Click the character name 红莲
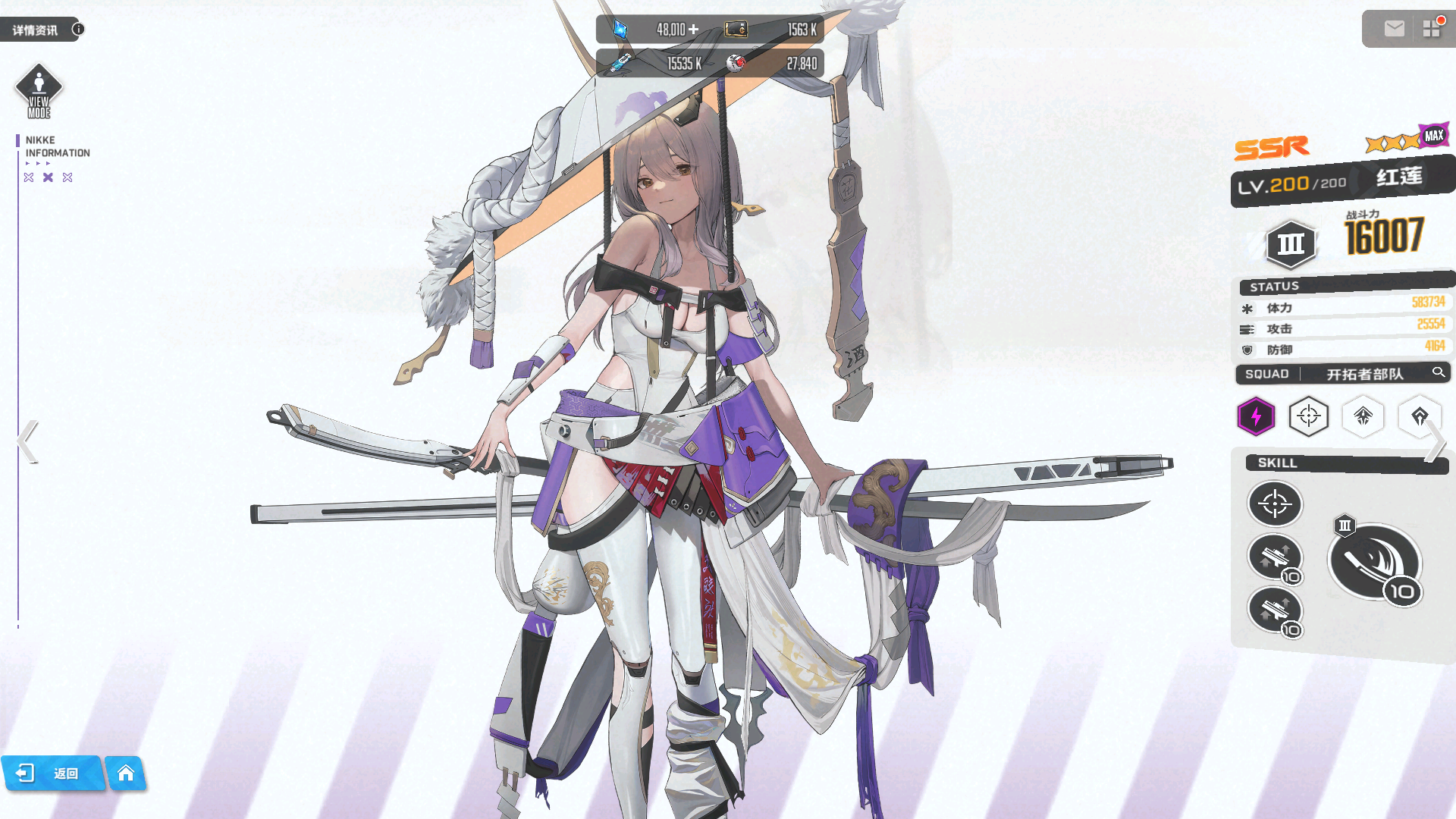Viewport: 1456px width, 819px height. click(1398, 176)
